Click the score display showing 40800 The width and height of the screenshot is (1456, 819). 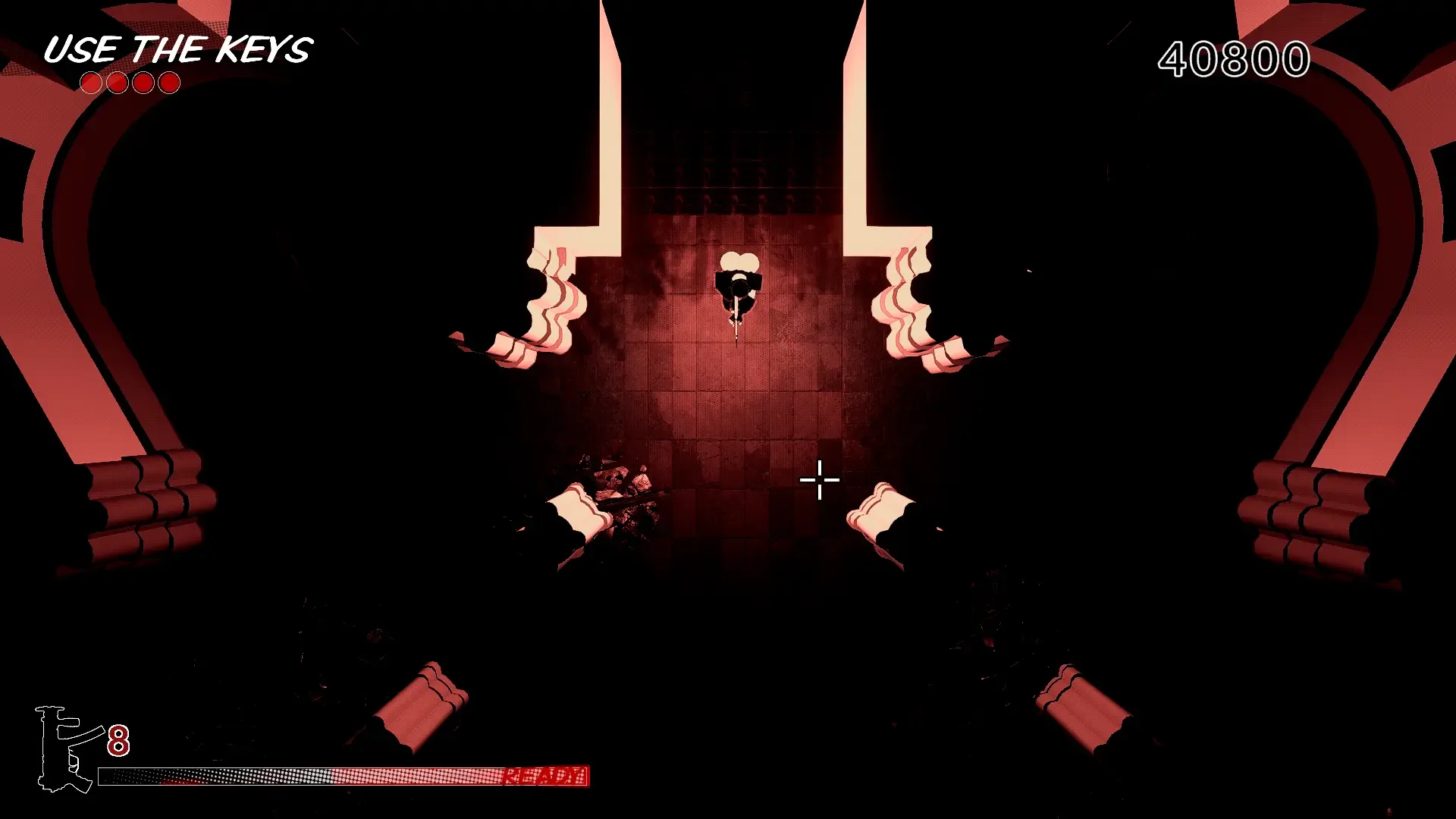(x=1232, y=57)
